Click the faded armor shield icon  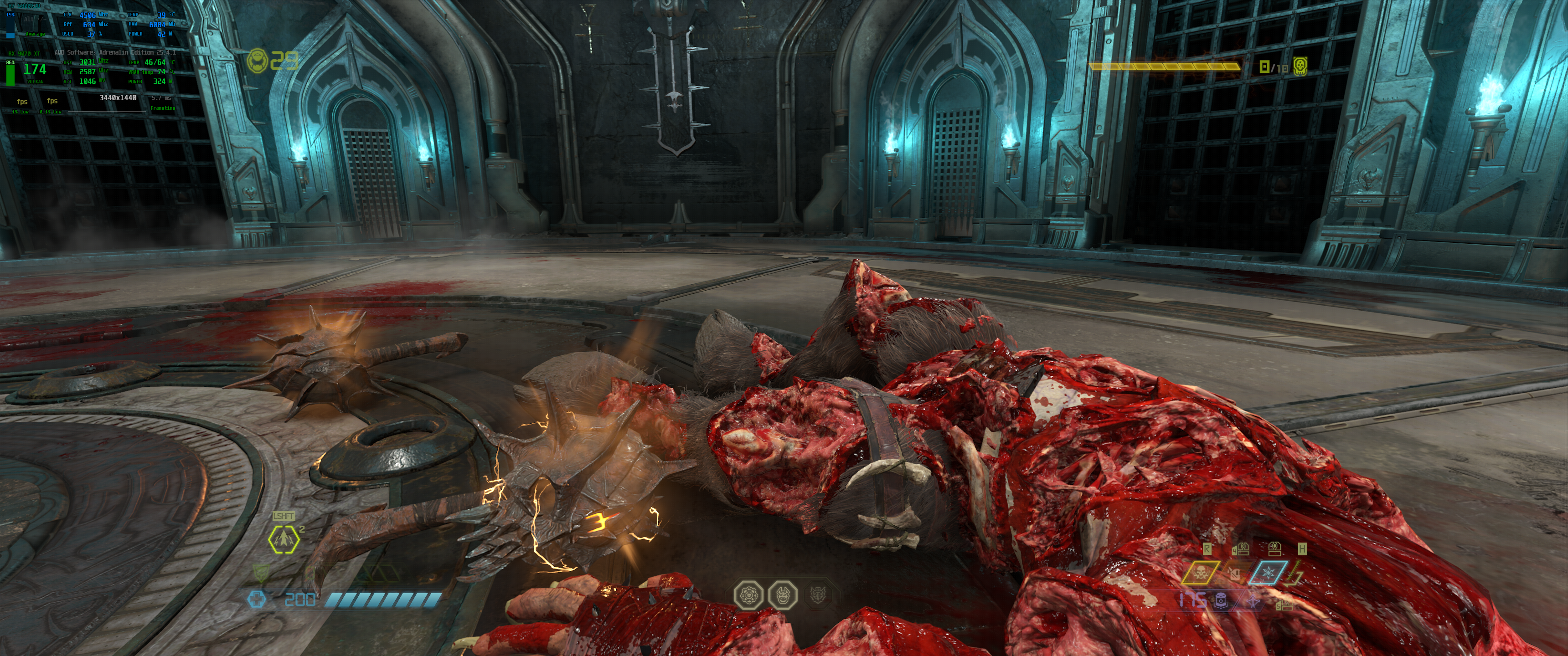[x=261, y=573]
